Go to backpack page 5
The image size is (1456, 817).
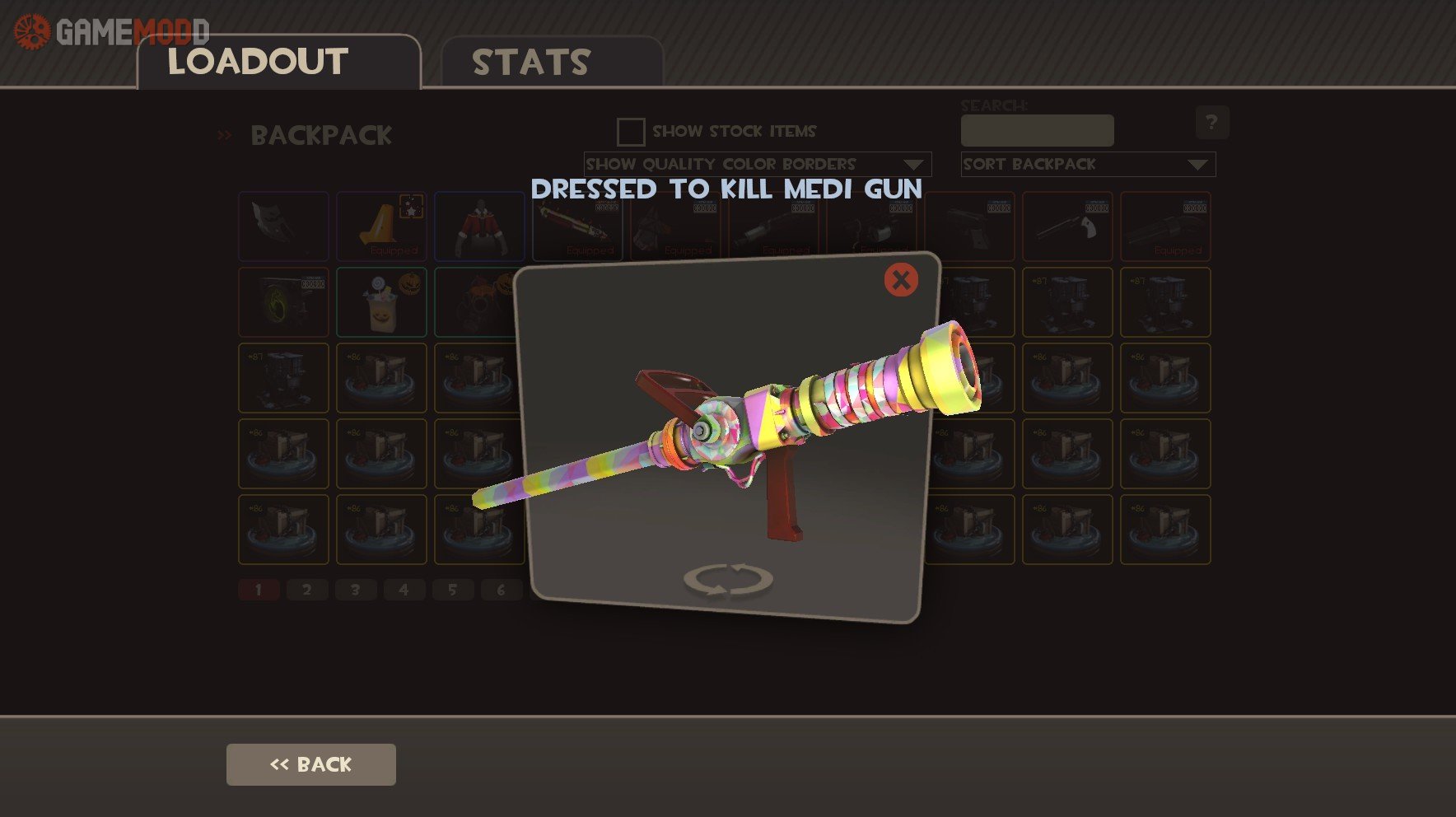(x=452, y=590)
